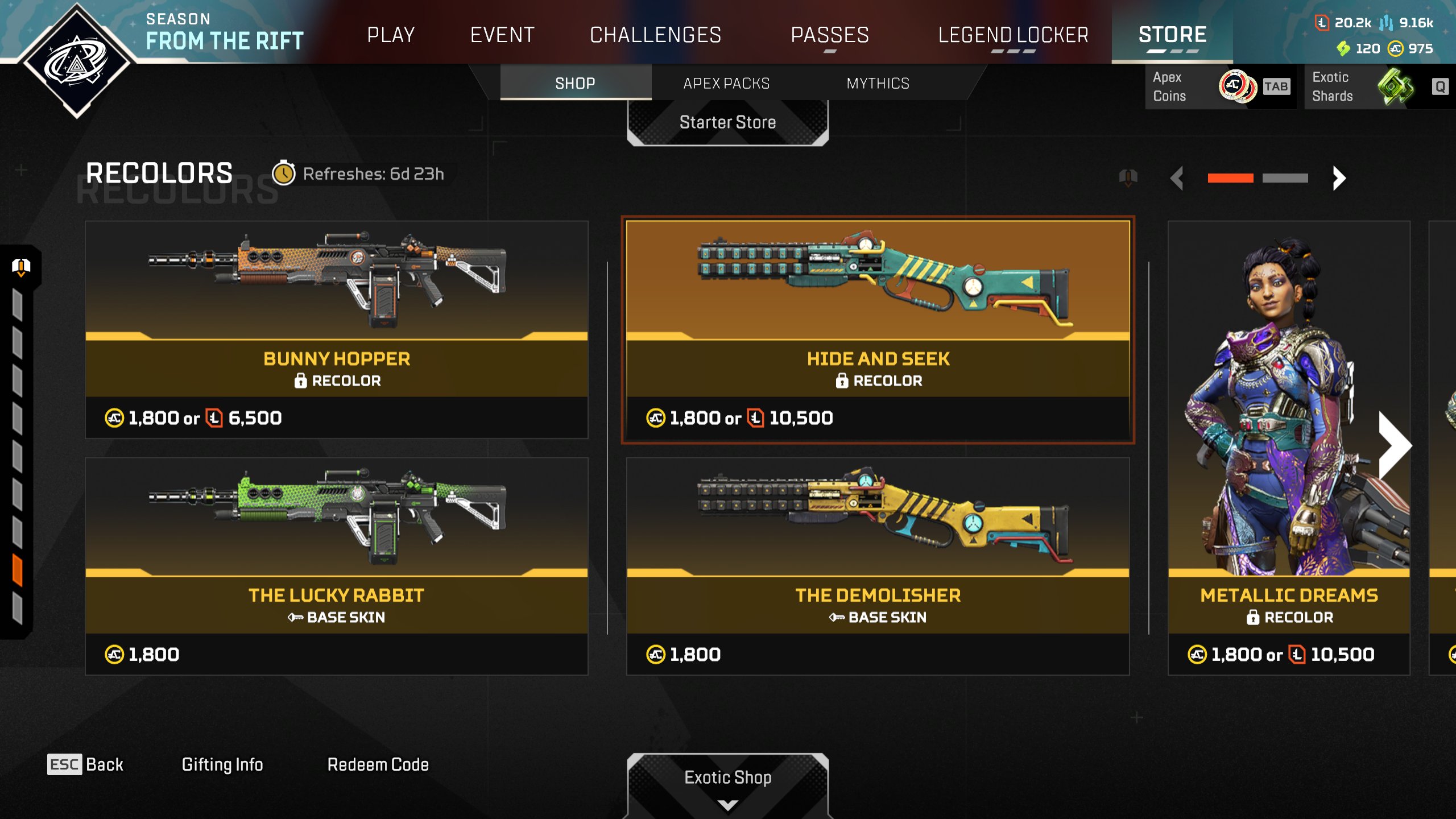Open Gifting Info
The height and width of the screenshot is (819, 1456).
[222, 764]
